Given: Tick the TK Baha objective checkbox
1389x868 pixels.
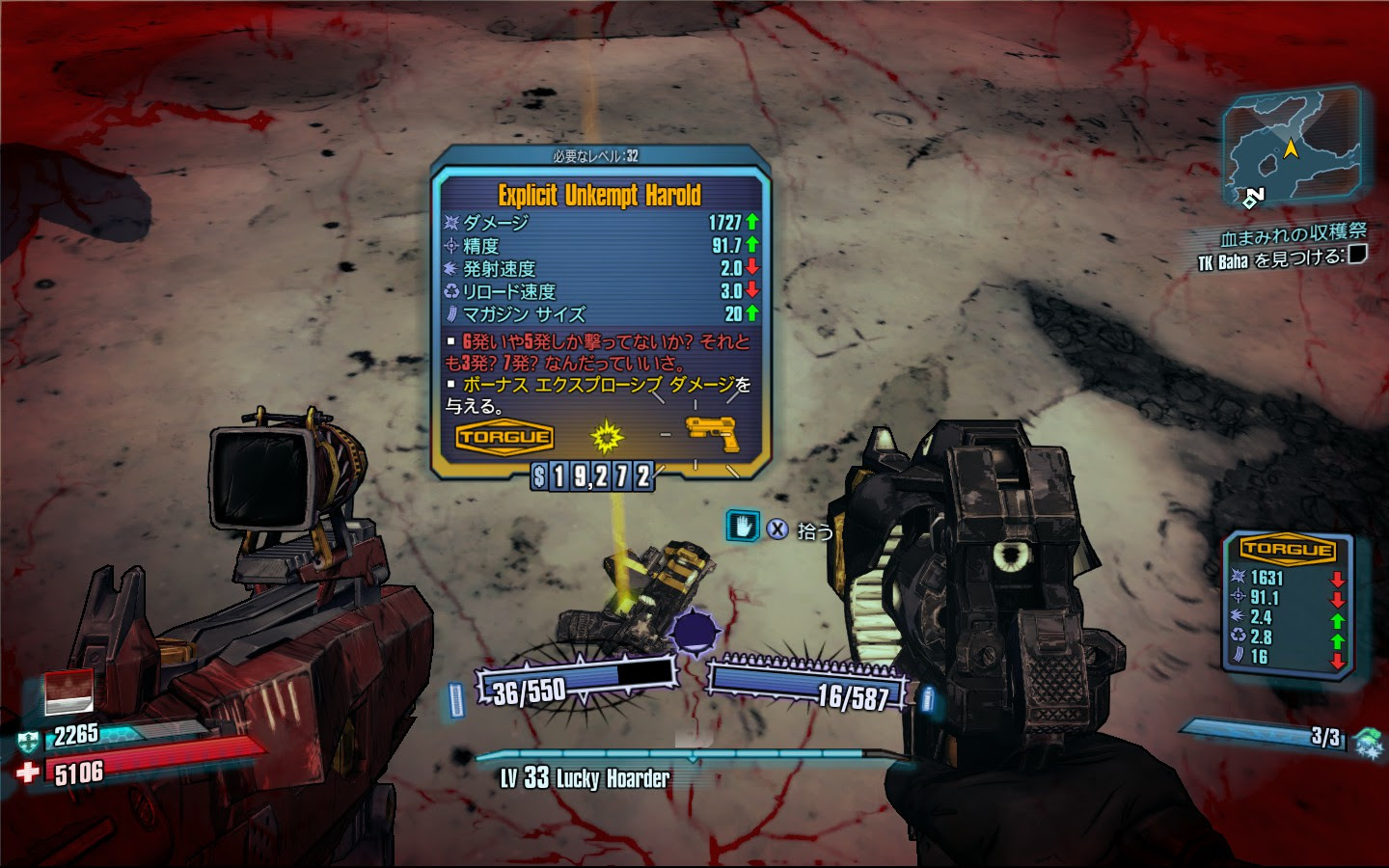Looking at the screenshot, I should (1356, 255).
